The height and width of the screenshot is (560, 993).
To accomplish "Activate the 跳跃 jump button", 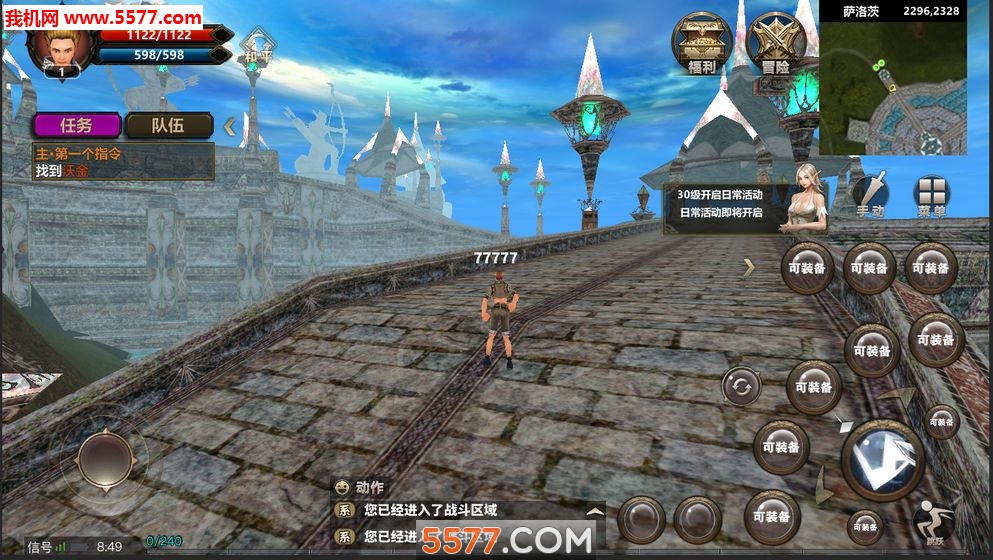I will pos(931,520).
